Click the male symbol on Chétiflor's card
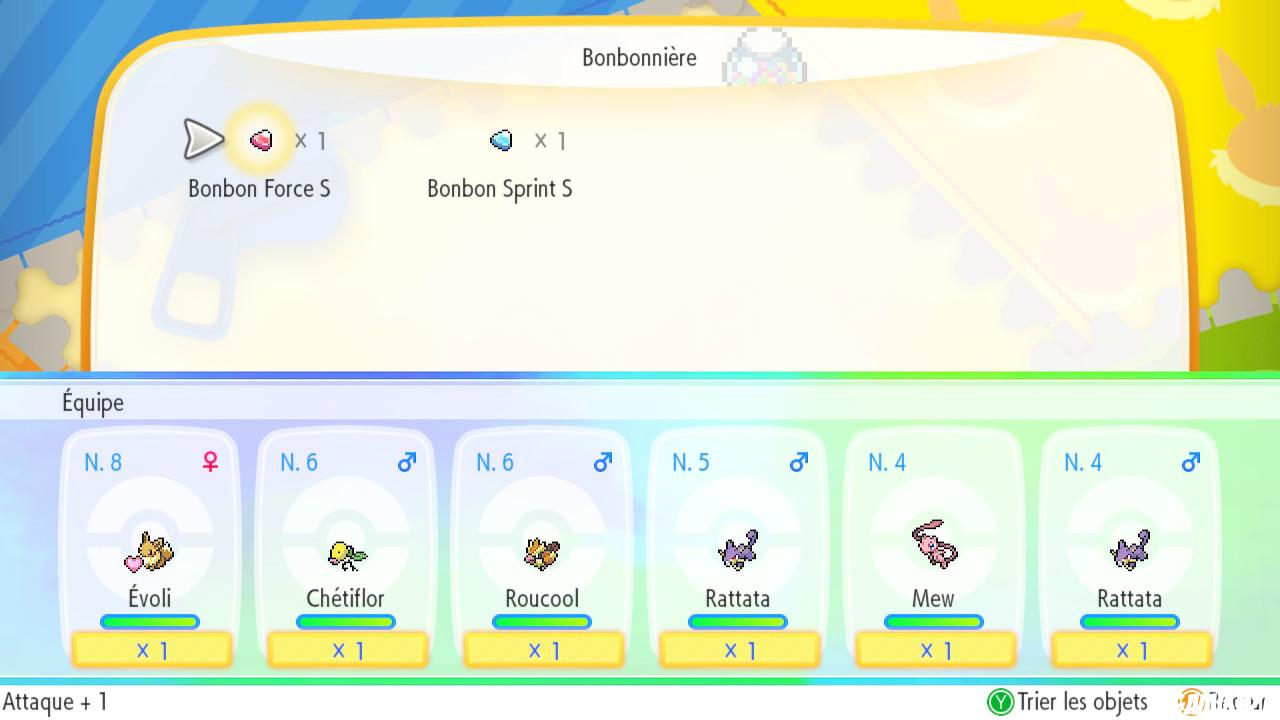The width and height of the screenshot is (1280, 720). (x=406, y=461)
